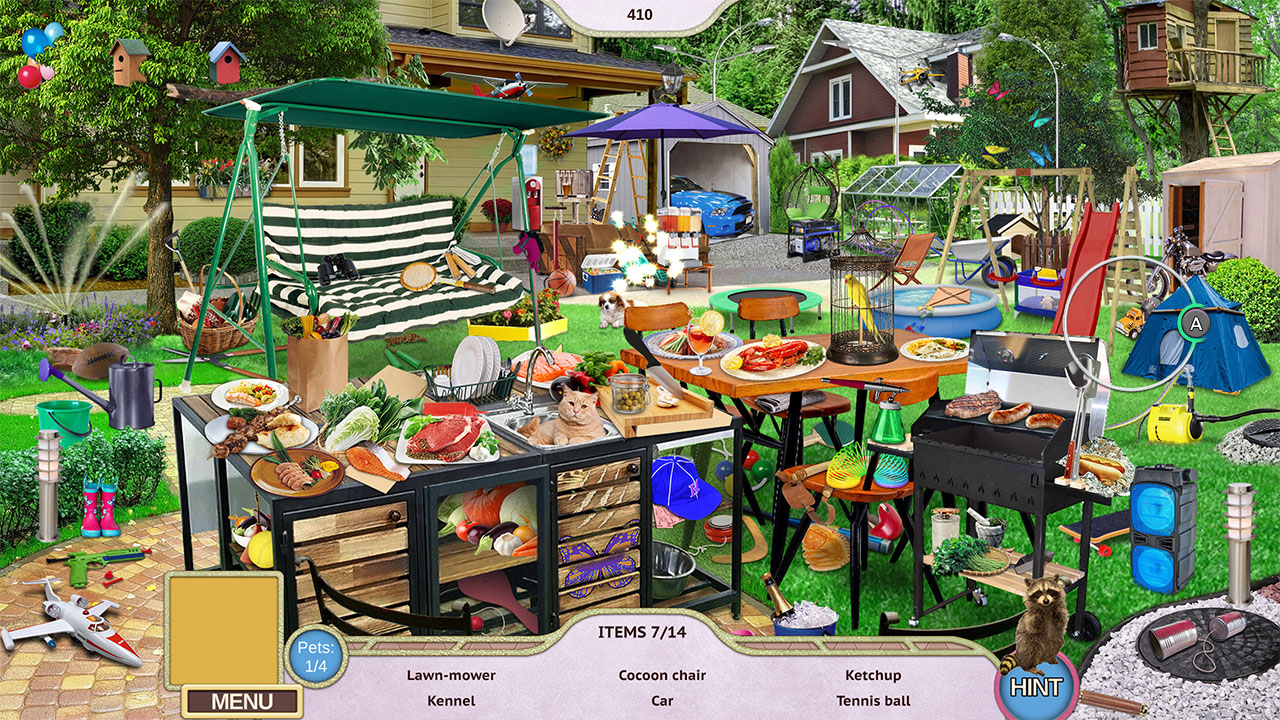
Task: Select "Lawn-mower" in the item list
Action: tap(452, 675)
